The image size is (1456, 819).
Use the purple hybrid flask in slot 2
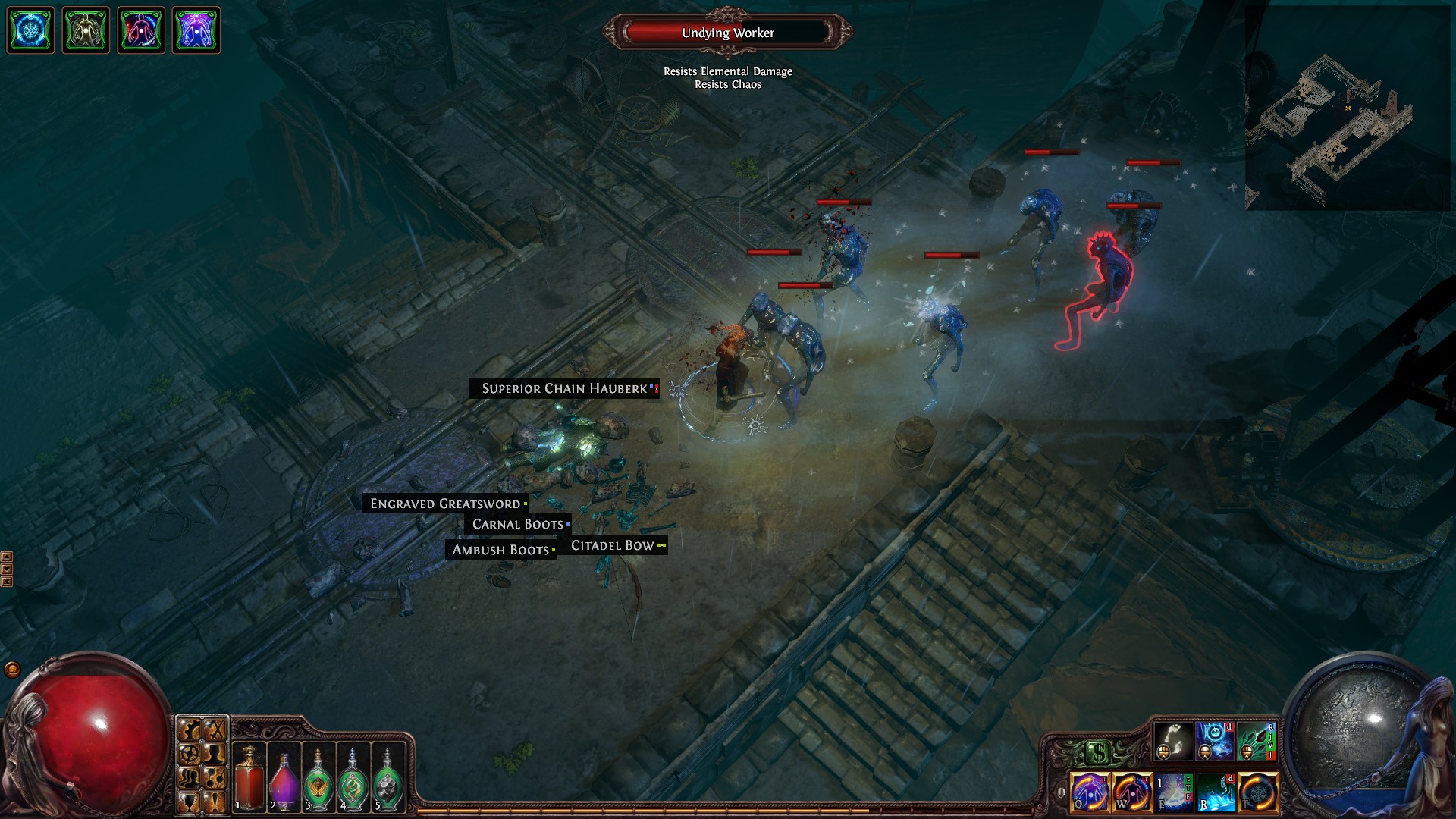(284, 777)
